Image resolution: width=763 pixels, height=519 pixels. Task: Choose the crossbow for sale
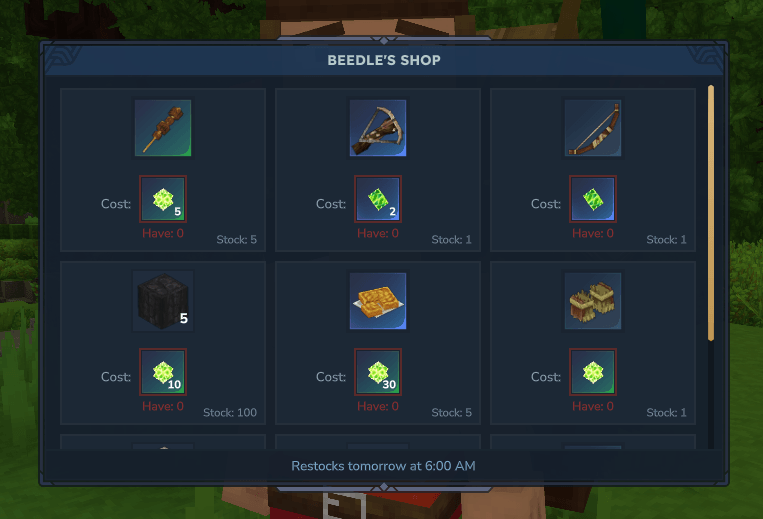click(x=378, y=128)
